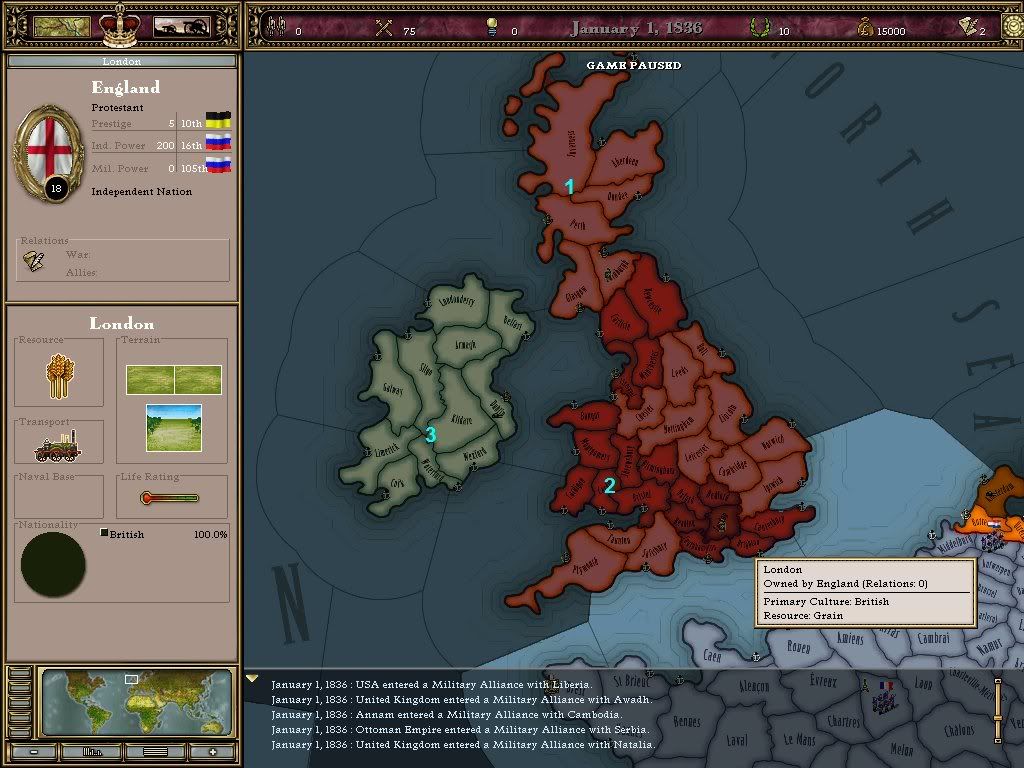Collapse the message log arrow
The image size is (1024, 768).
[x=253, y=678]
